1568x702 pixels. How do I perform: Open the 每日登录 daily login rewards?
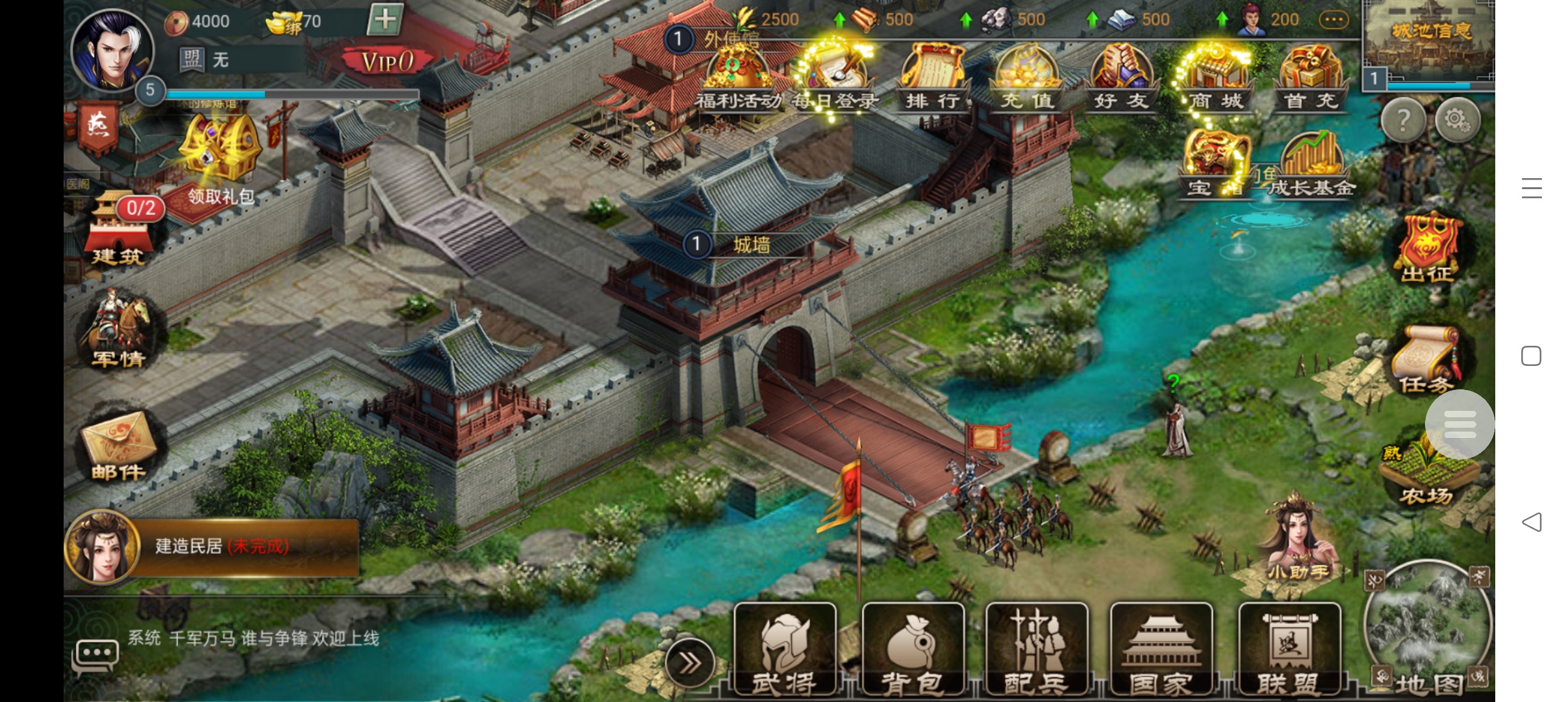pyautogui.click(x=835, y=78)
